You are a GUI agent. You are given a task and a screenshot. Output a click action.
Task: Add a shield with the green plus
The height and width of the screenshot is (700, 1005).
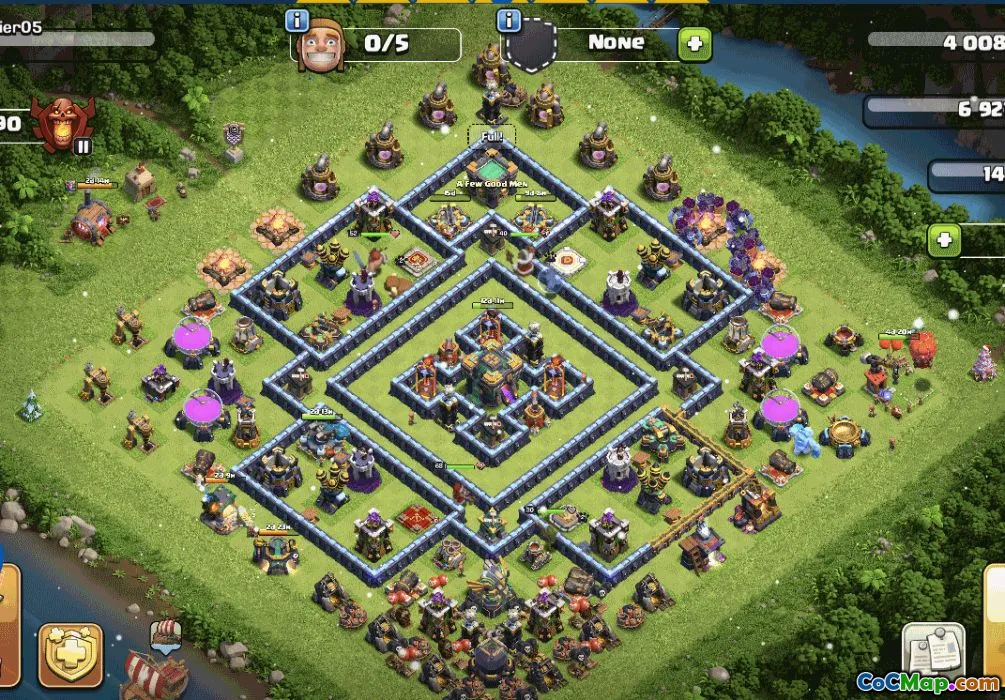click(693, 43)
